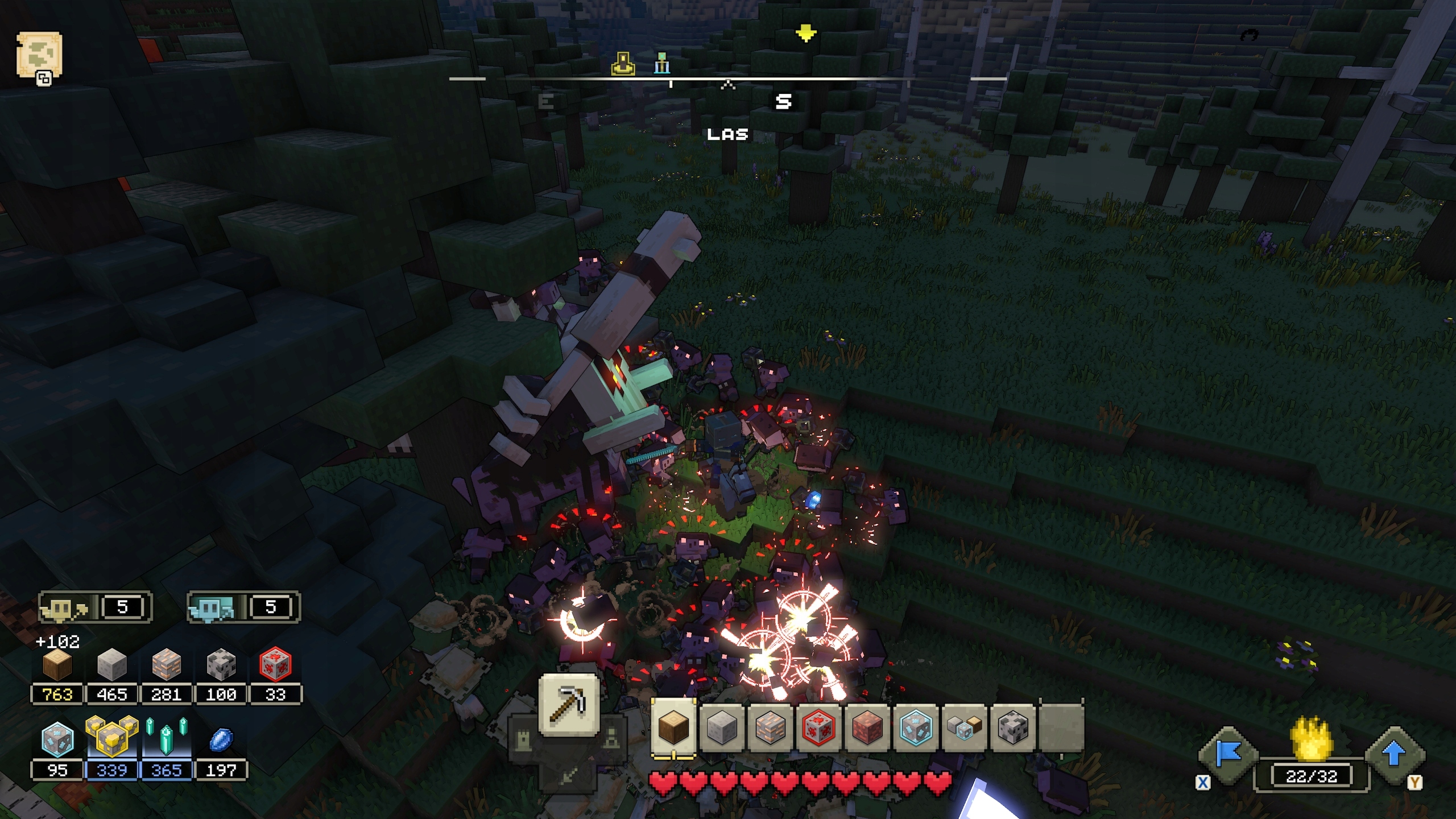Image resolution: width=1456 pixels, height=819 pixels.
Task: Click the blue lapis resource icon
Action: tap(220, 739)
